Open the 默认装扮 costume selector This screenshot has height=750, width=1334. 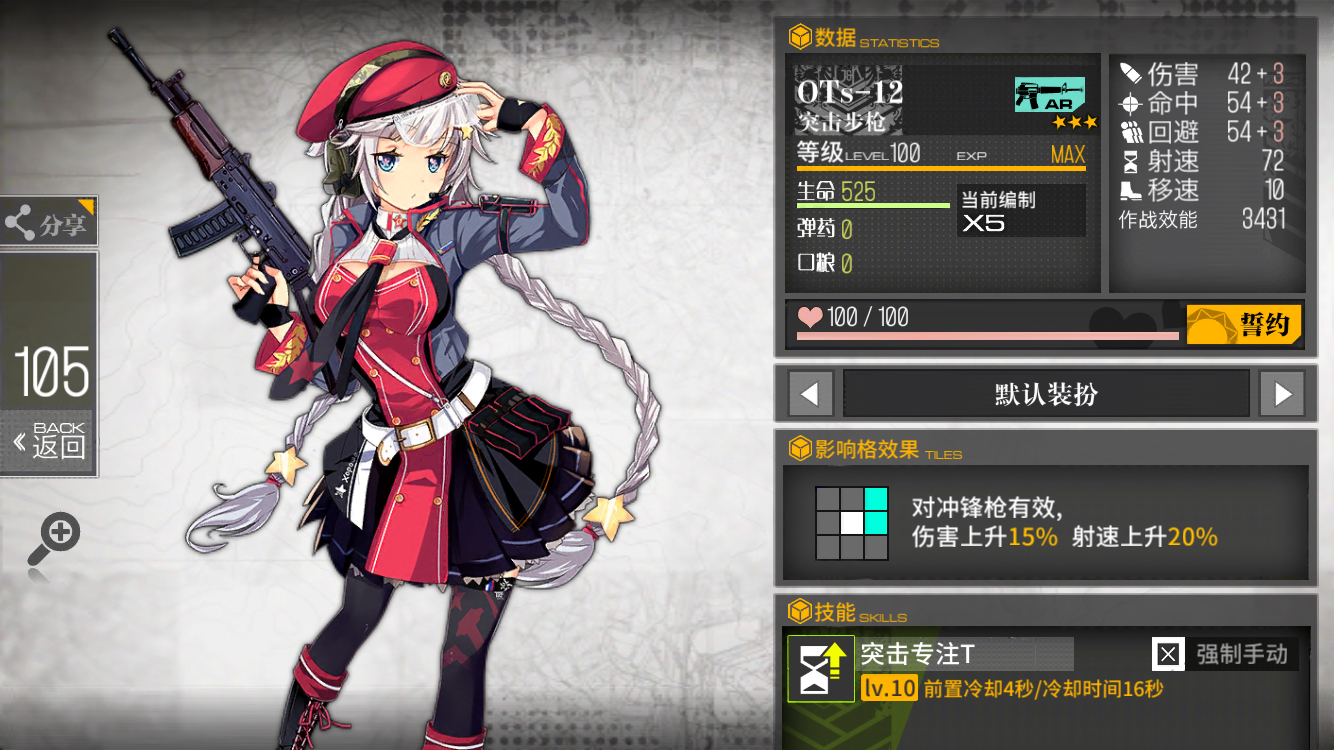(1046, 393)
